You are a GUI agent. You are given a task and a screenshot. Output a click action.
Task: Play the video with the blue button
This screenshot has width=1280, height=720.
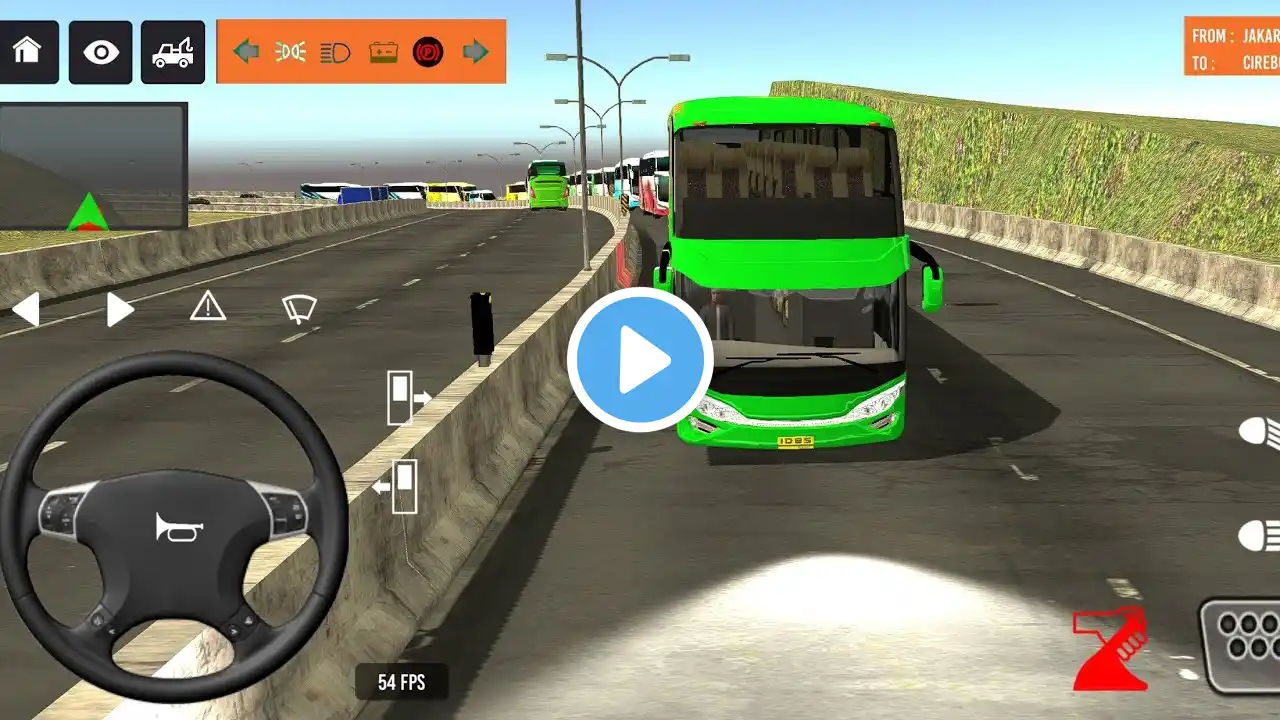click(640, 360)
